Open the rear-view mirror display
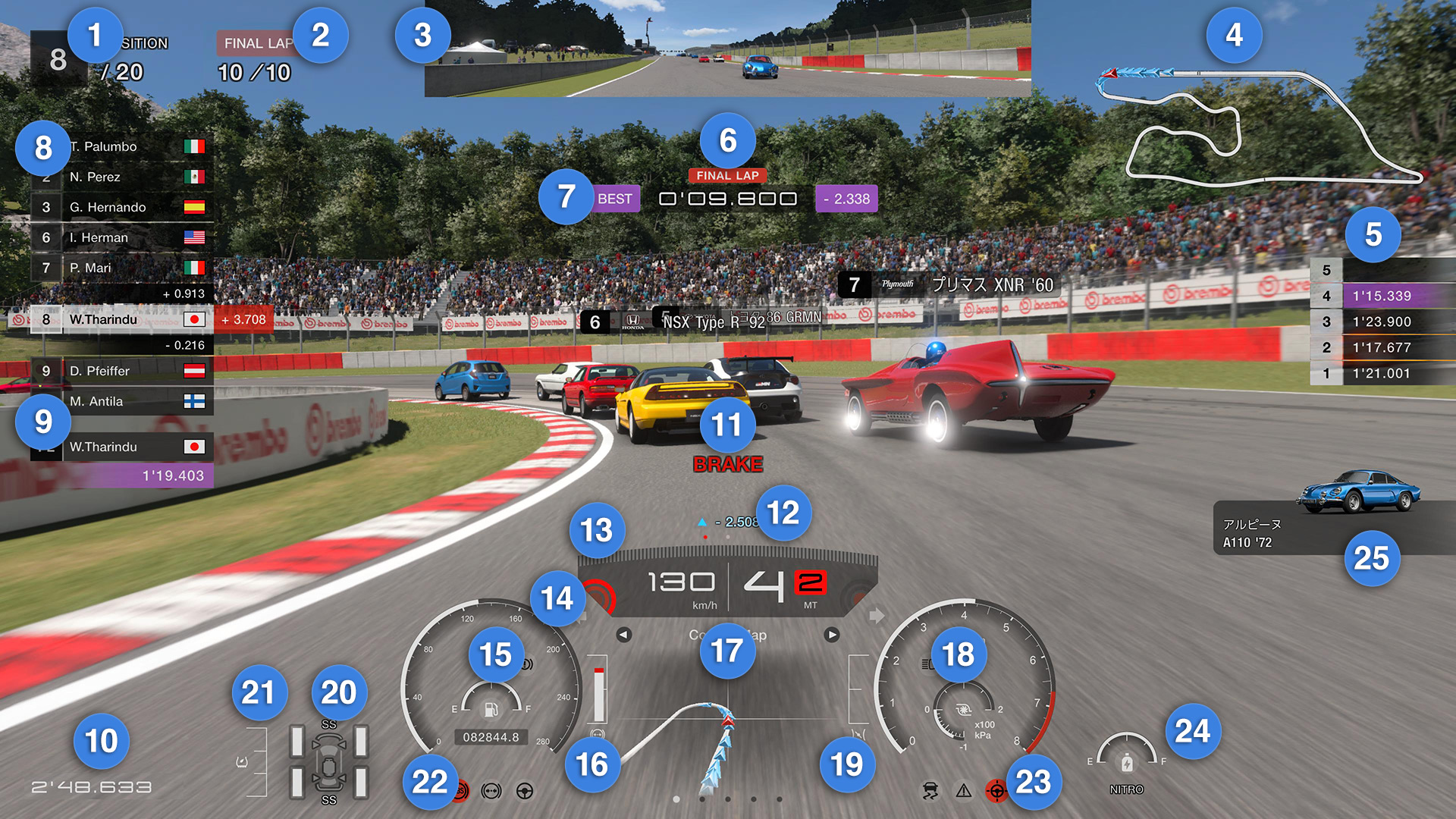 tap(727, 49)
